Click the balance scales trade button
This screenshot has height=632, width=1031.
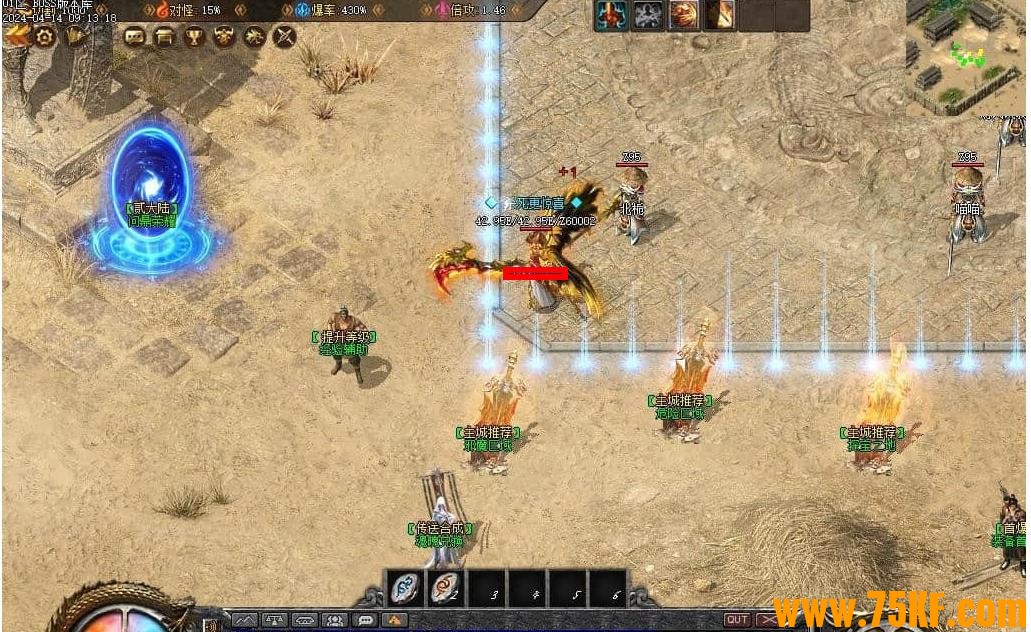275,620
